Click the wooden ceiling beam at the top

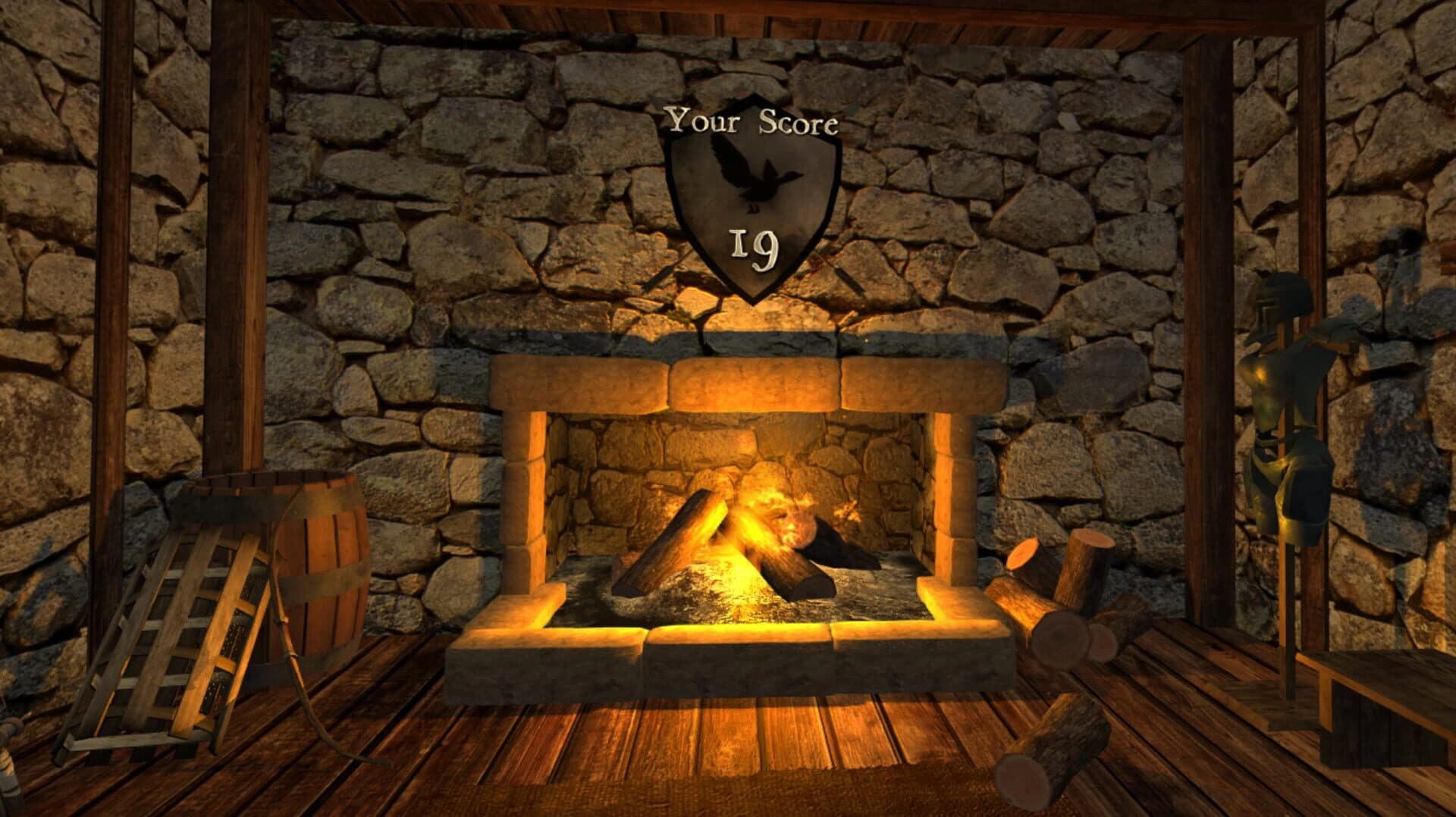click(728, 15)
